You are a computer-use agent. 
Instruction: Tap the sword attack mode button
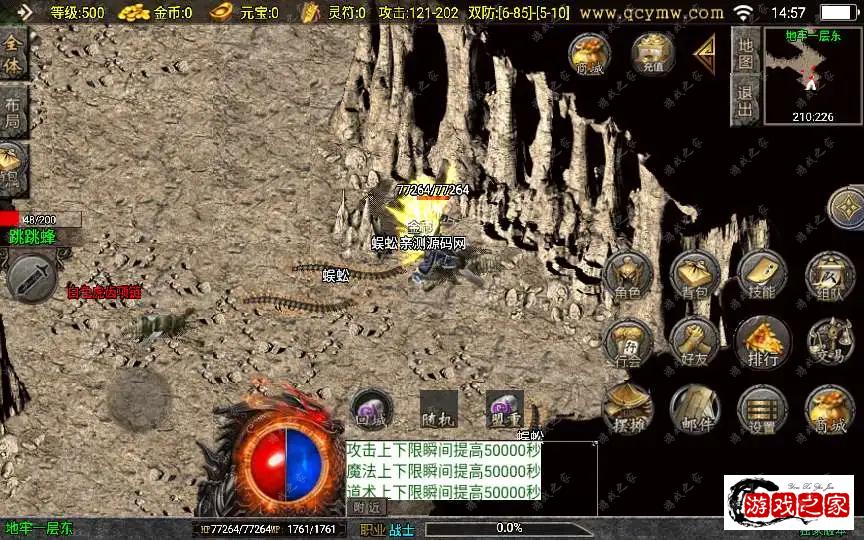click(30, 277)
